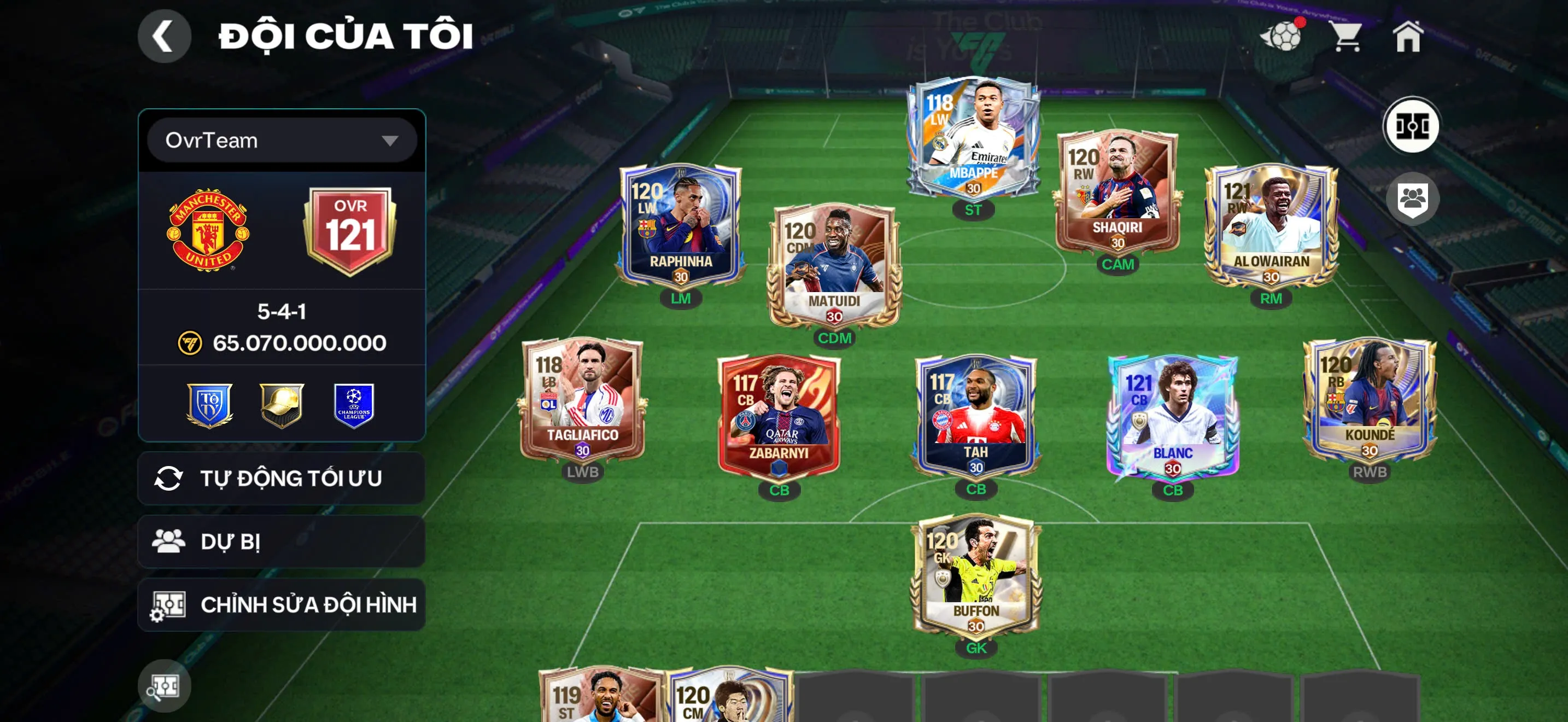This screenshot has width=1568, height=722.
Task: Select the Mbappe striker card
Action: (973, 137)
